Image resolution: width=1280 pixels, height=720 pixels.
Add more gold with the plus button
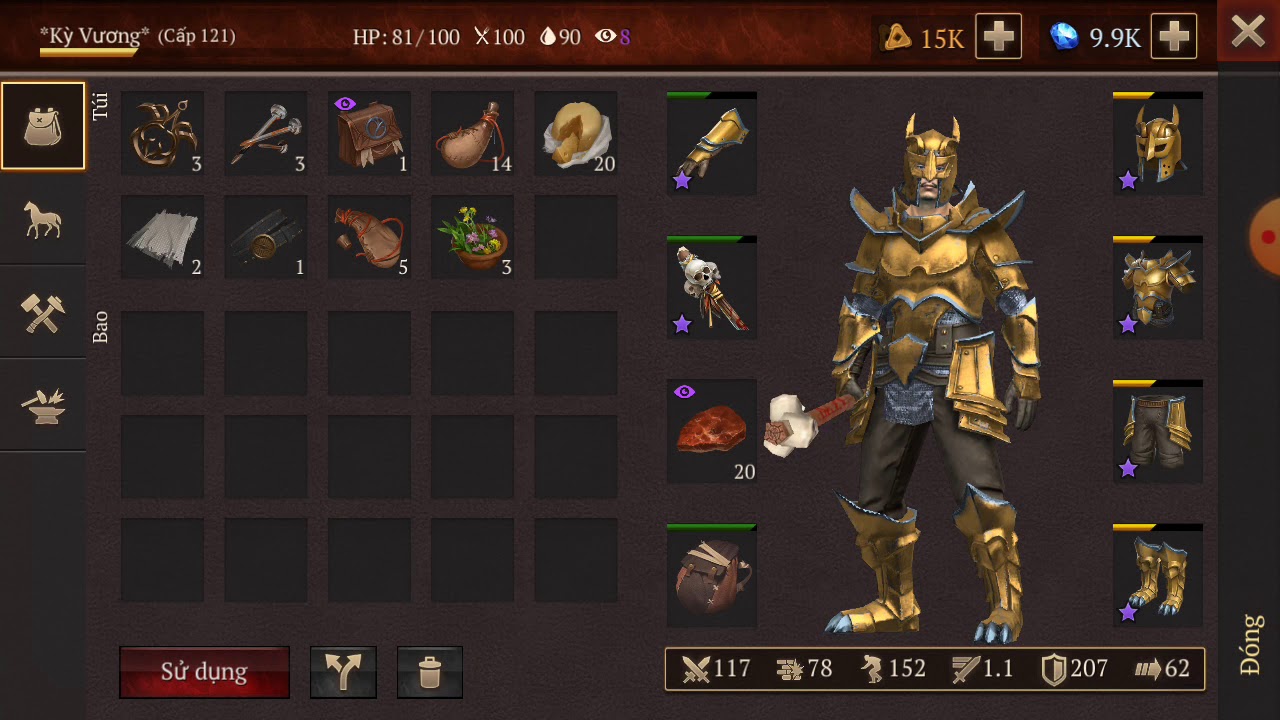(998, 37)
